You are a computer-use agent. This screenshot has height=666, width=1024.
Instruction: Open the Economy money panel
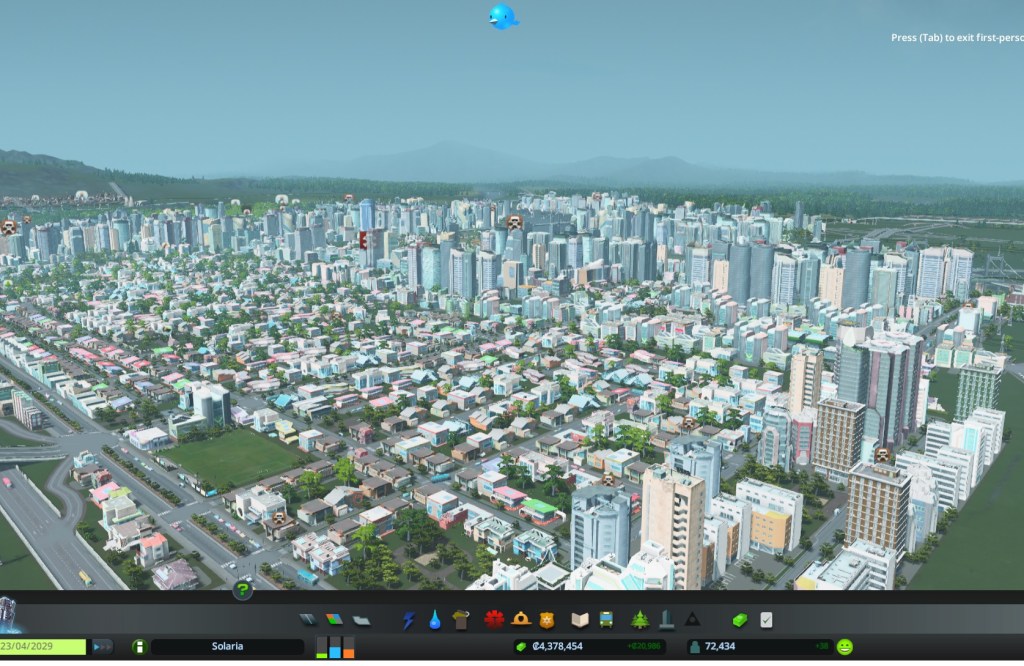(739, 620)
